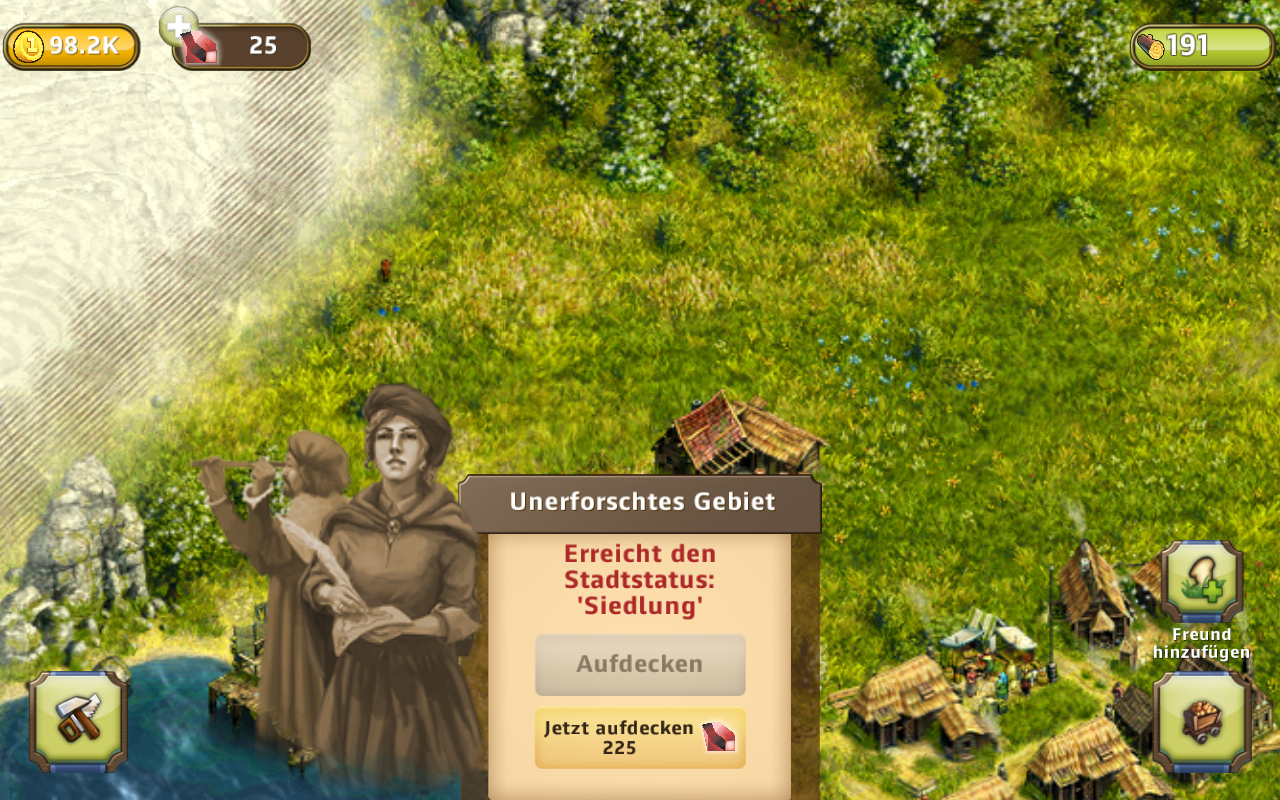Open the mine cart button
1280x800 pixels.
tap(1201, 720)
